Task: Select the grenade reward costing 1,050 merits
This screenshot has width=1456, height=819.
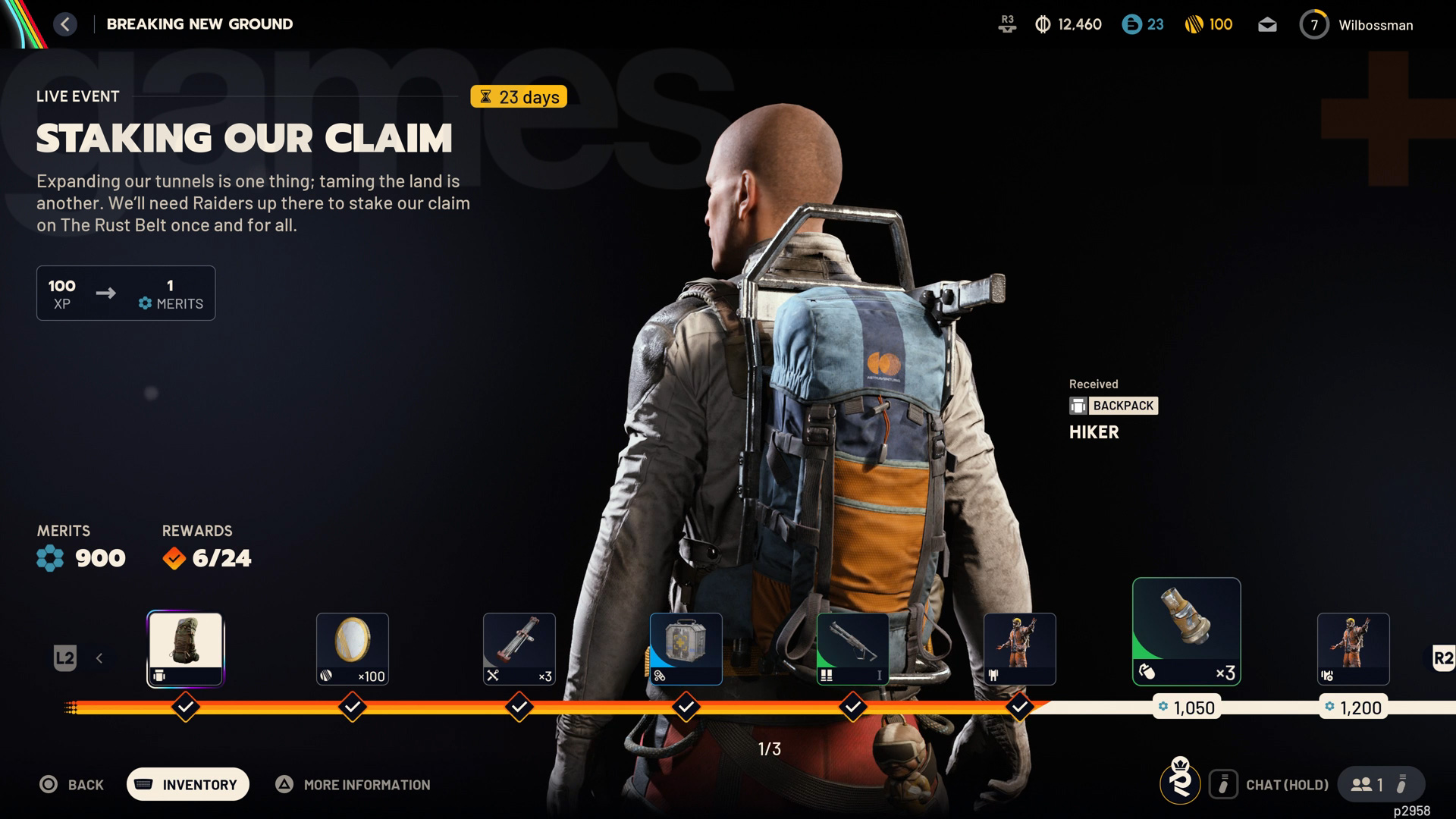Action: point(1186,631)
